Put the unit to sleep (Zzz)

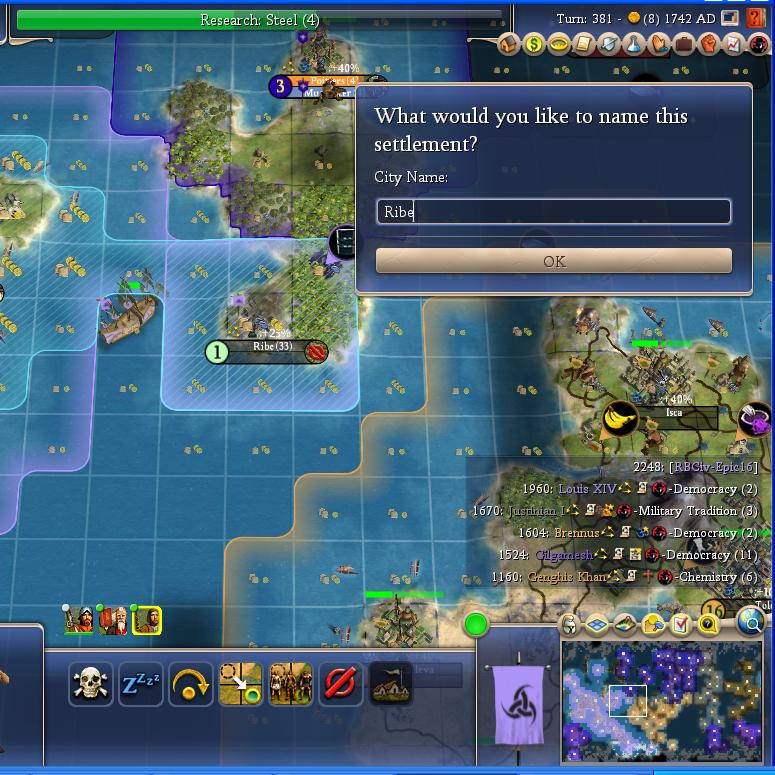click(141, 684)
